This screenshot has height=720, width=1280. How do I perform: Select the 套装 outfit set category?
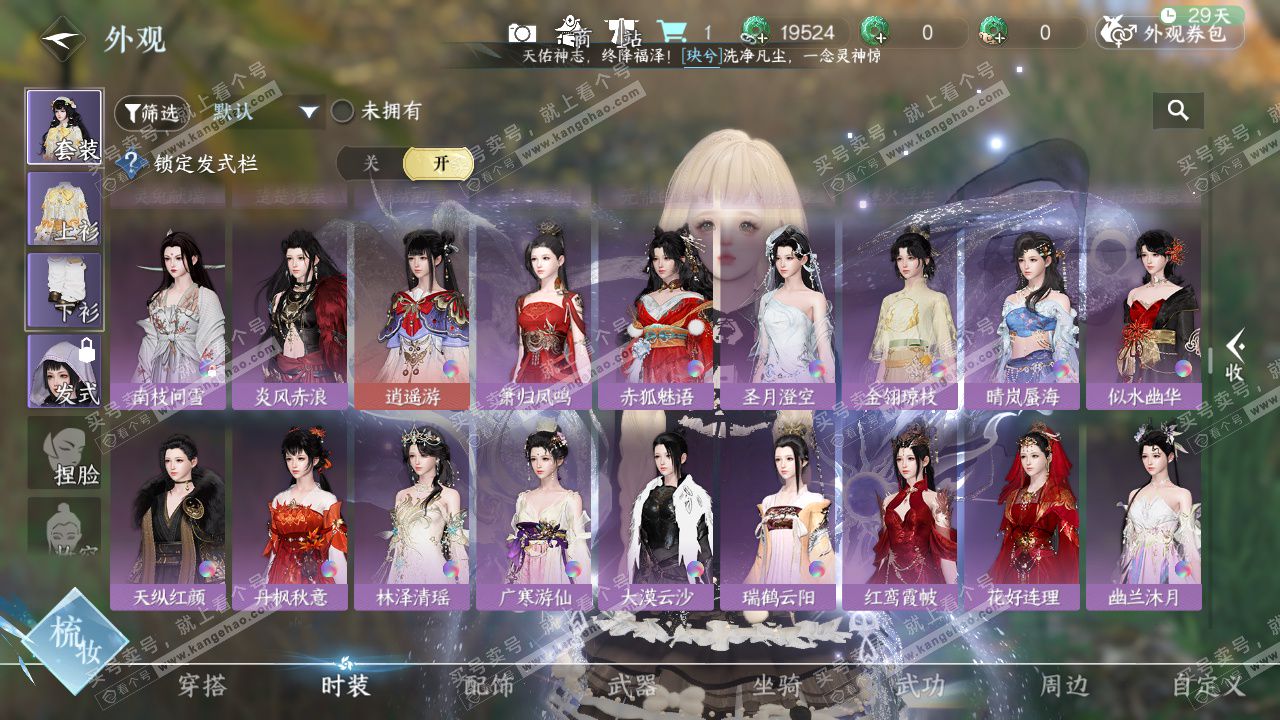[x=64, y=127]
